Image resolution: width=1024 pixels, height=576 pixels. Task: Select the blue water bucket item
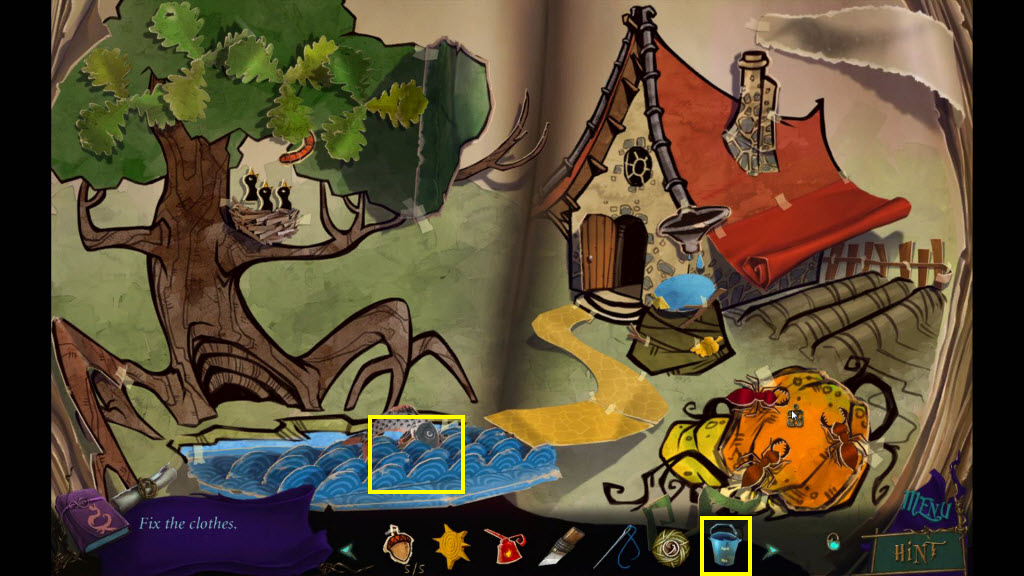tap(725, 546)
